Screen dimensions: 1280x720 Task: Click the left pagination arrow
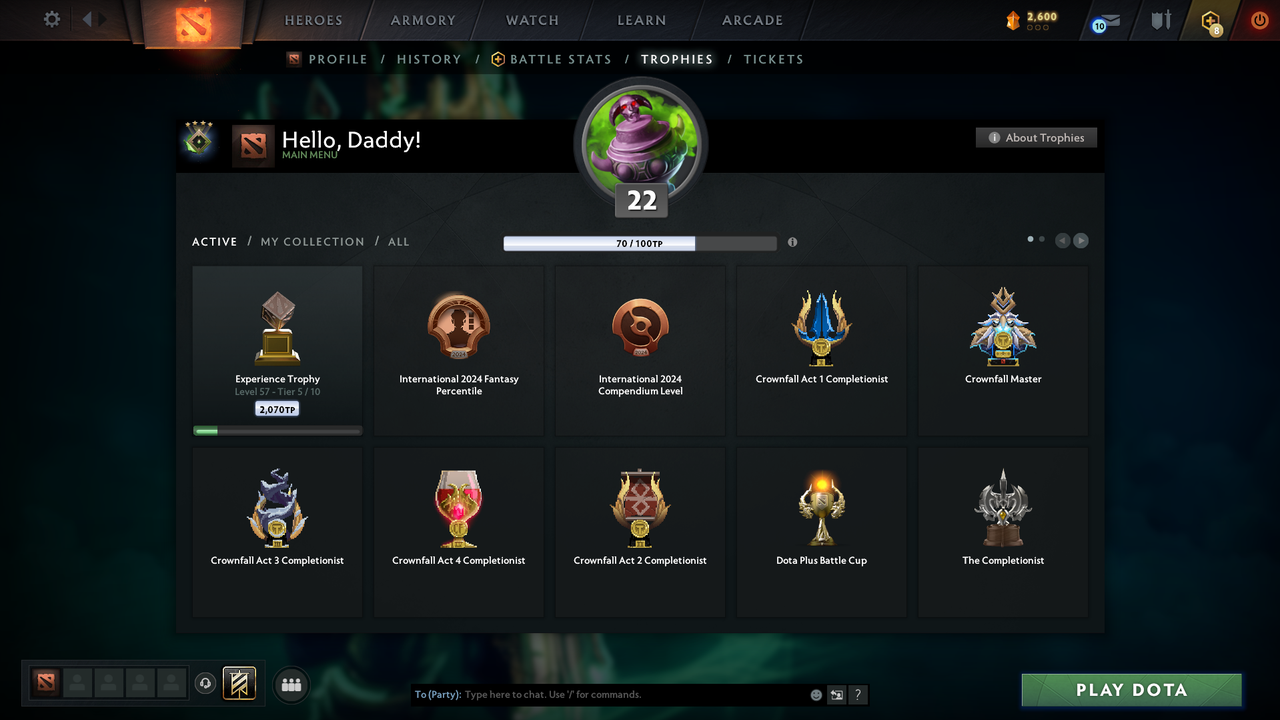coord(1062,240)
